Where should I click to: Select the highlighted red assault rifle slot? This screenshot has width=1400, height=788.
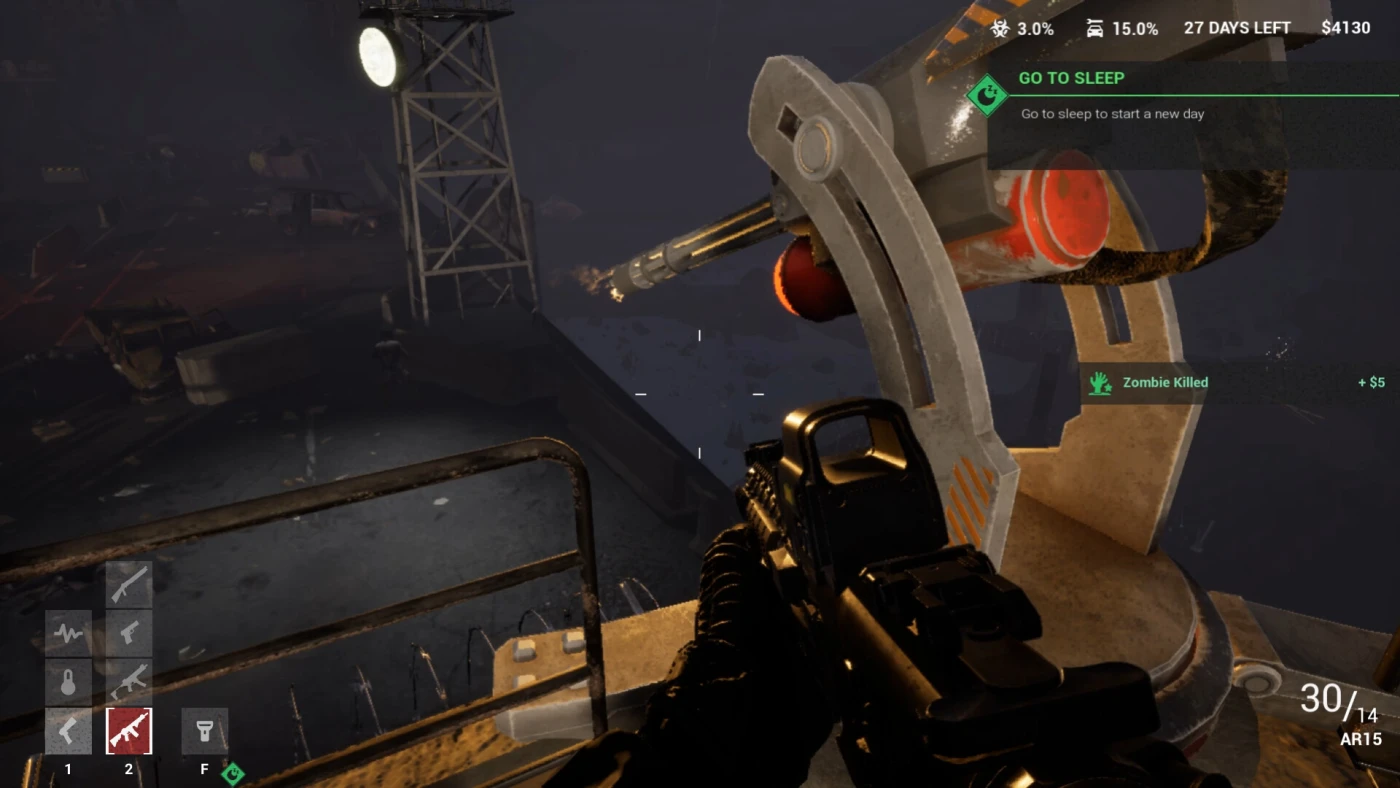[129, 731]
